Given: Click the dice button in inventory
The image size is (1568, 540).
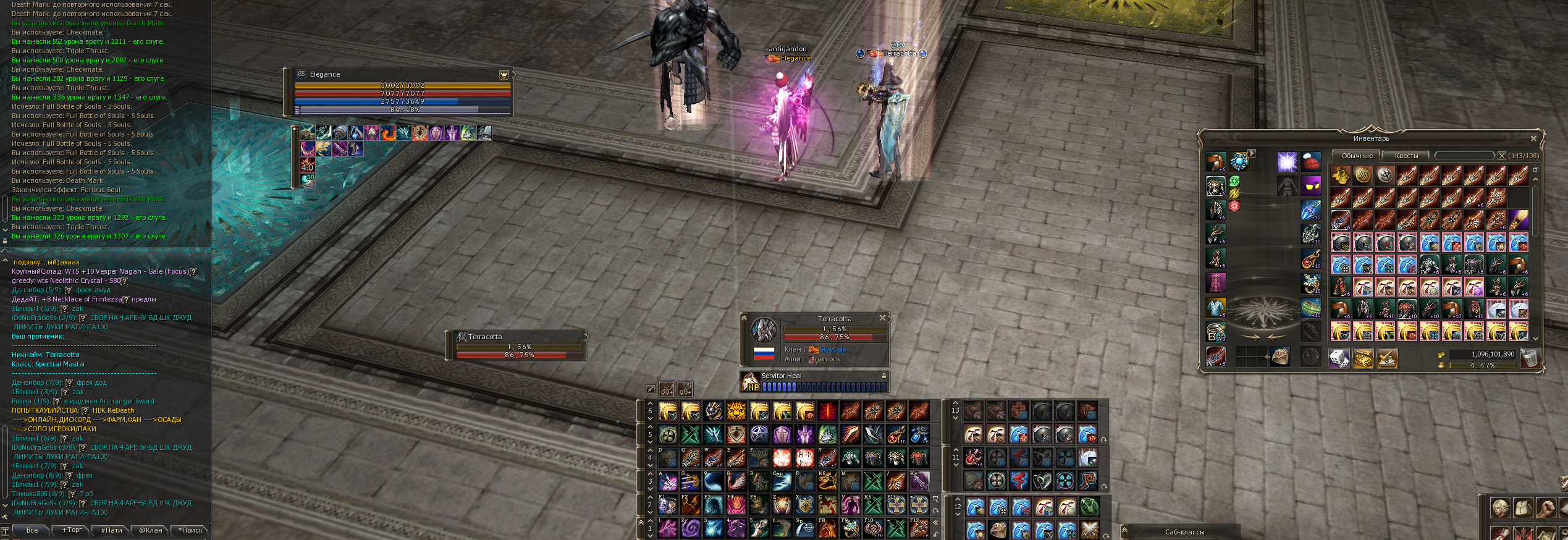Looking at the screenshot, I should pos(1339,358).
